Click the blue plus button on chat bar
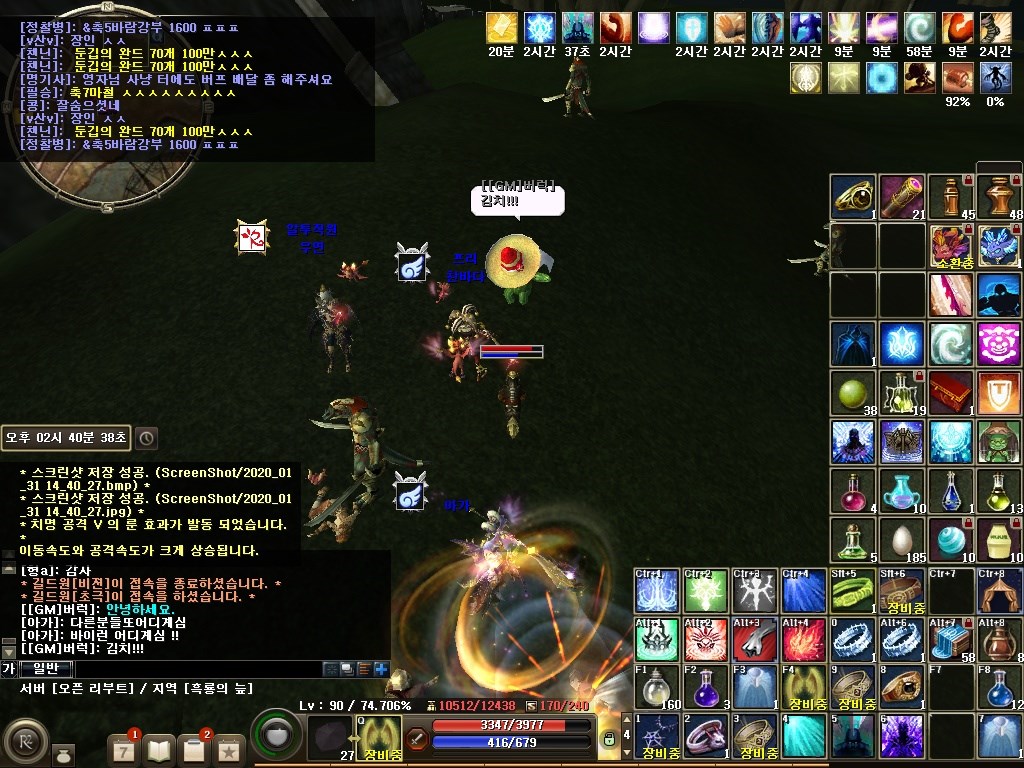Image resolution: width=1024 pixels, height=768 pixels. pos(381,669)
